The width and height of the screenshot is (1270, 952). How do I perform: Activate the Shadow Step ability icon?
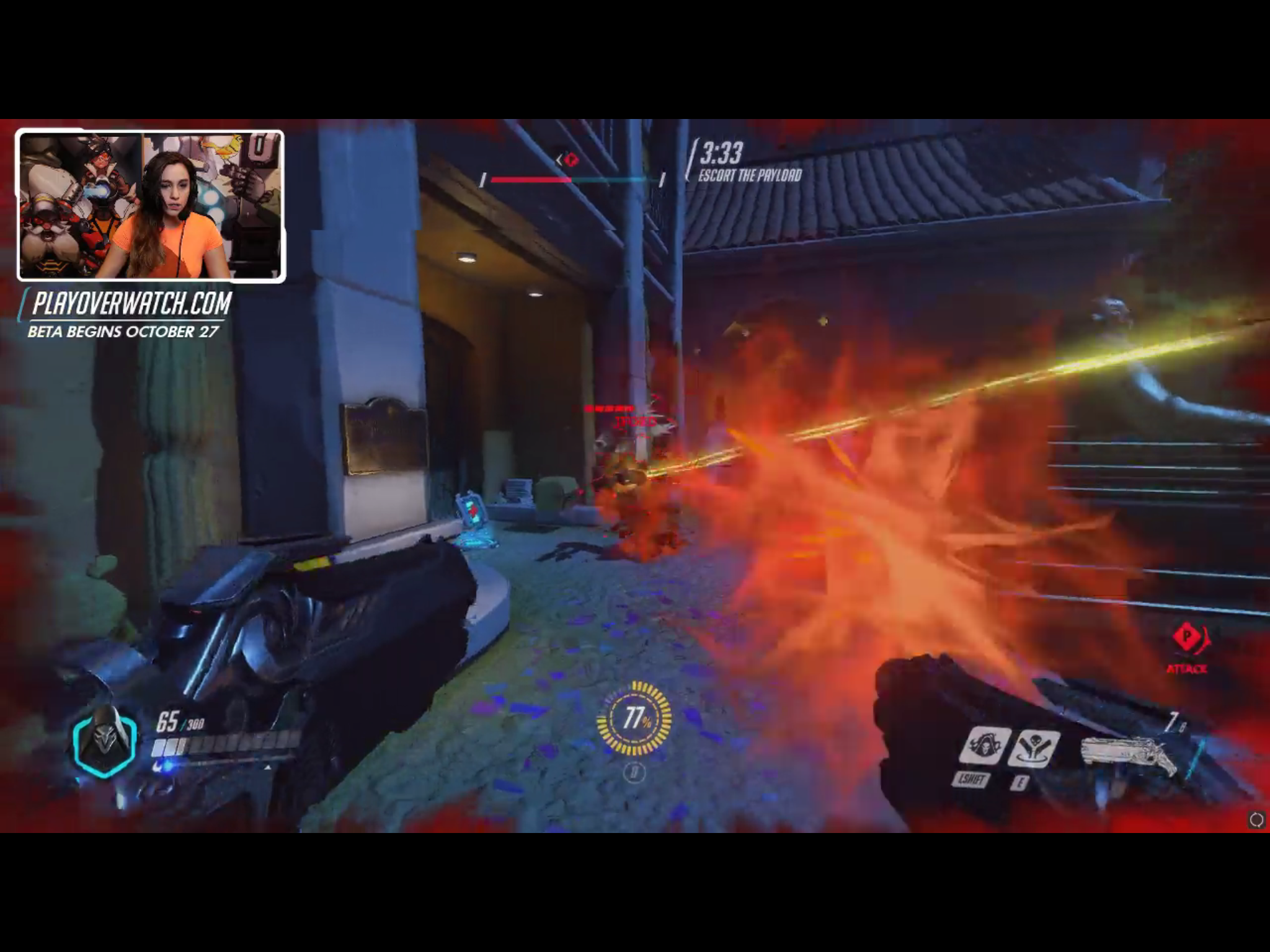click(x=1033, y=748)
